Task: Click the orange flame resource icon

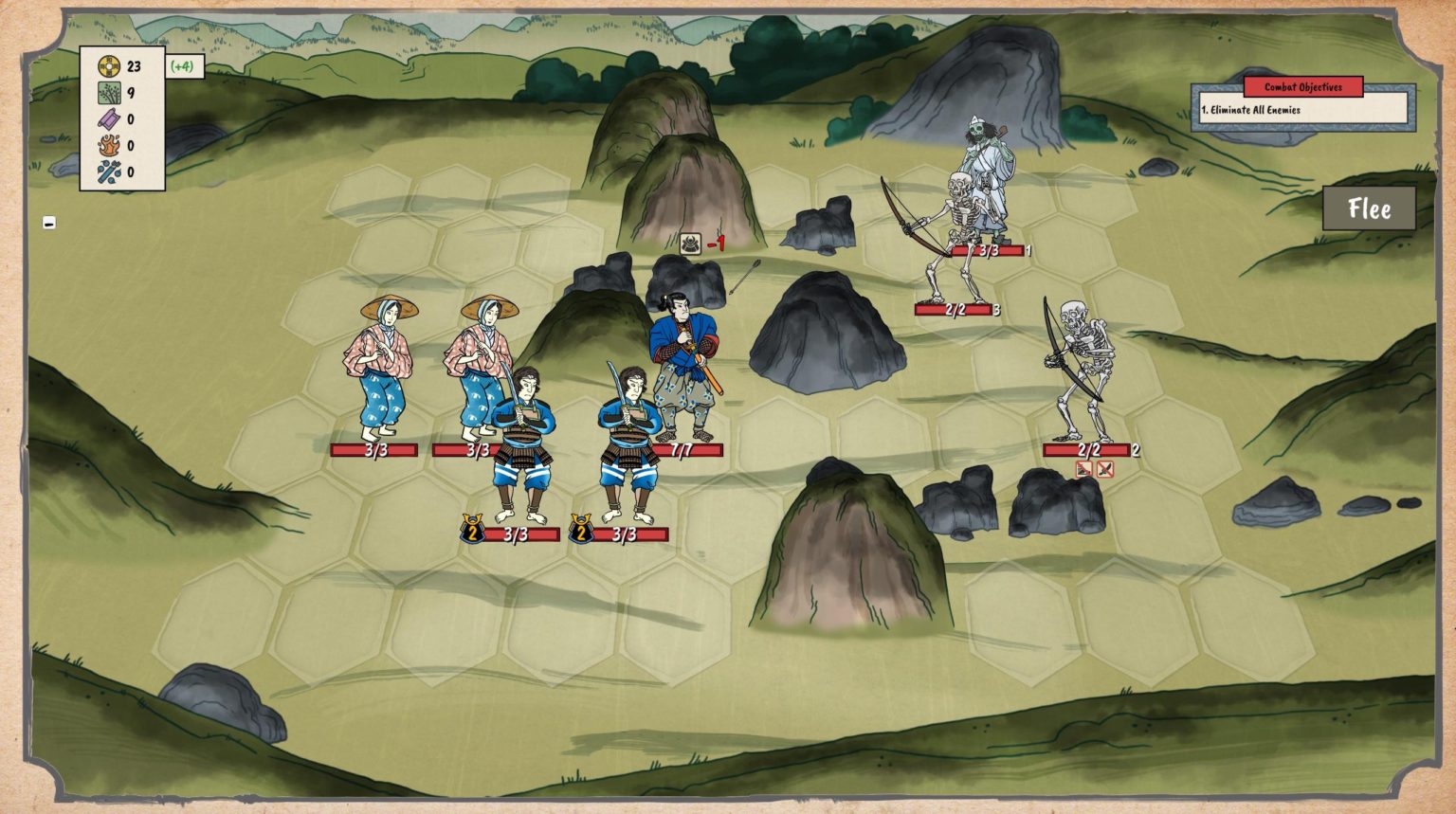Action: pos(109,146)
